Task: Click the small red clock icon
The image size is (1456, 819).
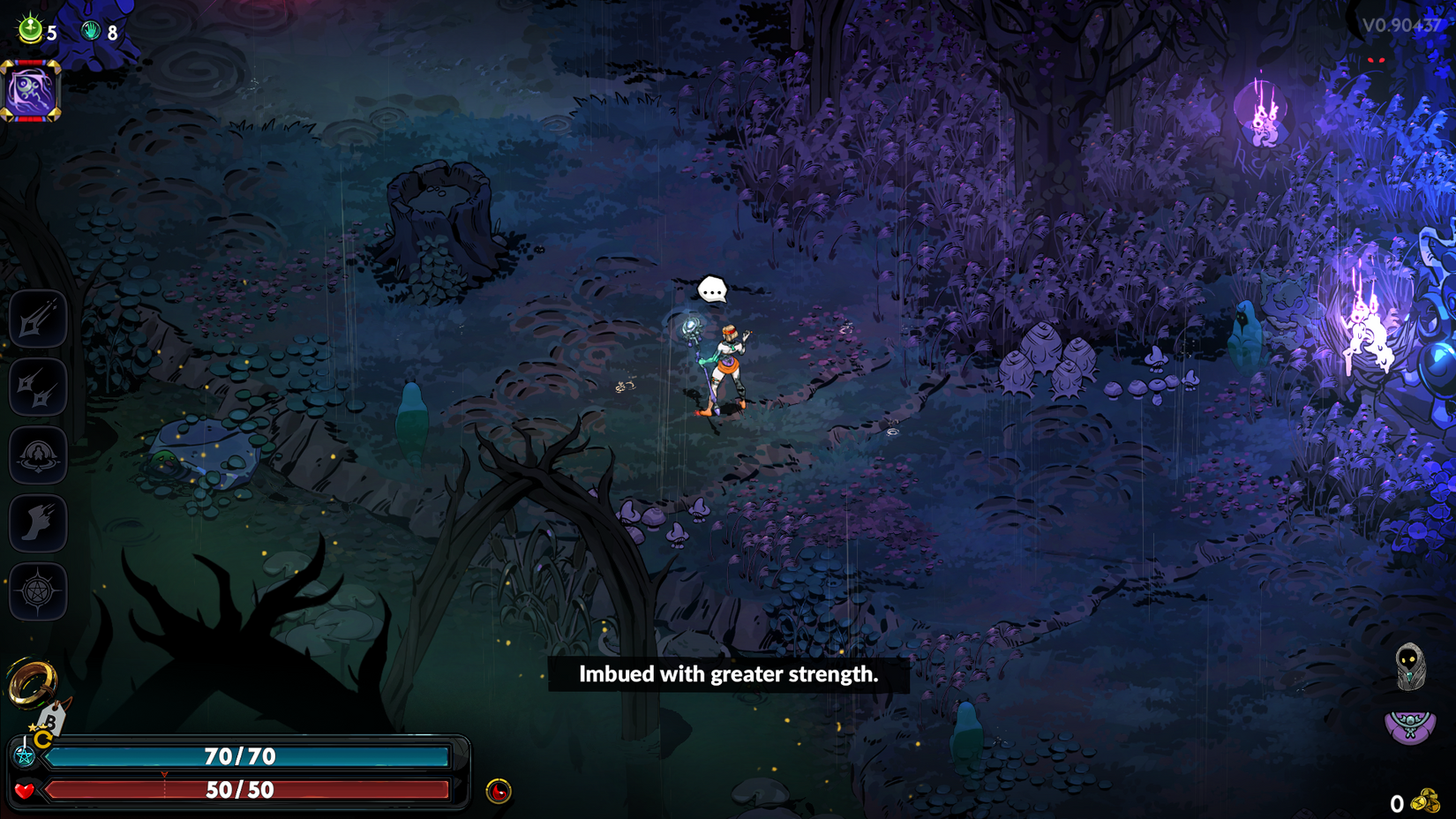Action: [499, 791]
